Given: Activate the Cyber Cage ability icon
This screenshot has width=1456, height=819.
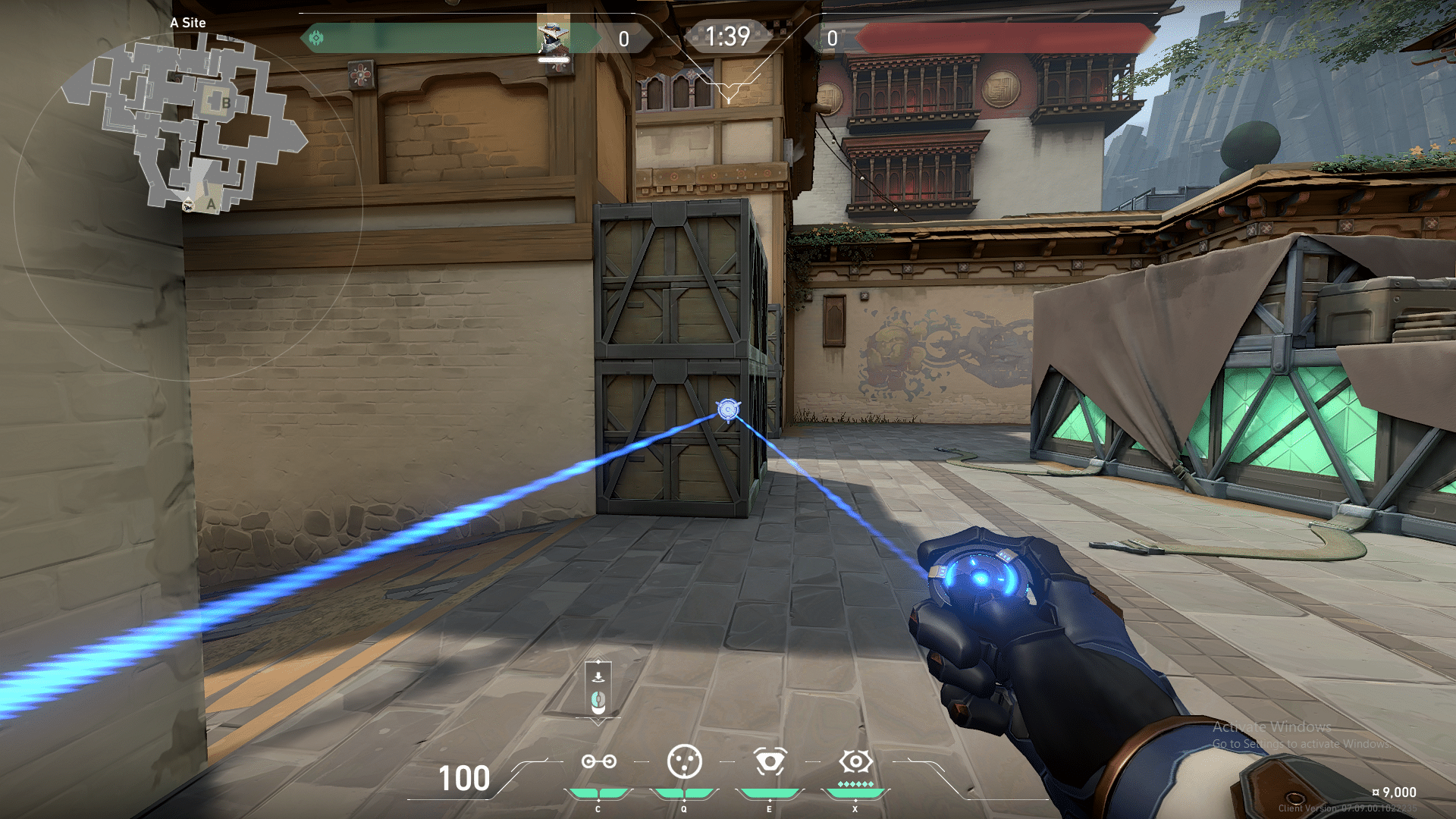Looking at the screenshot, I should point(684,761).
